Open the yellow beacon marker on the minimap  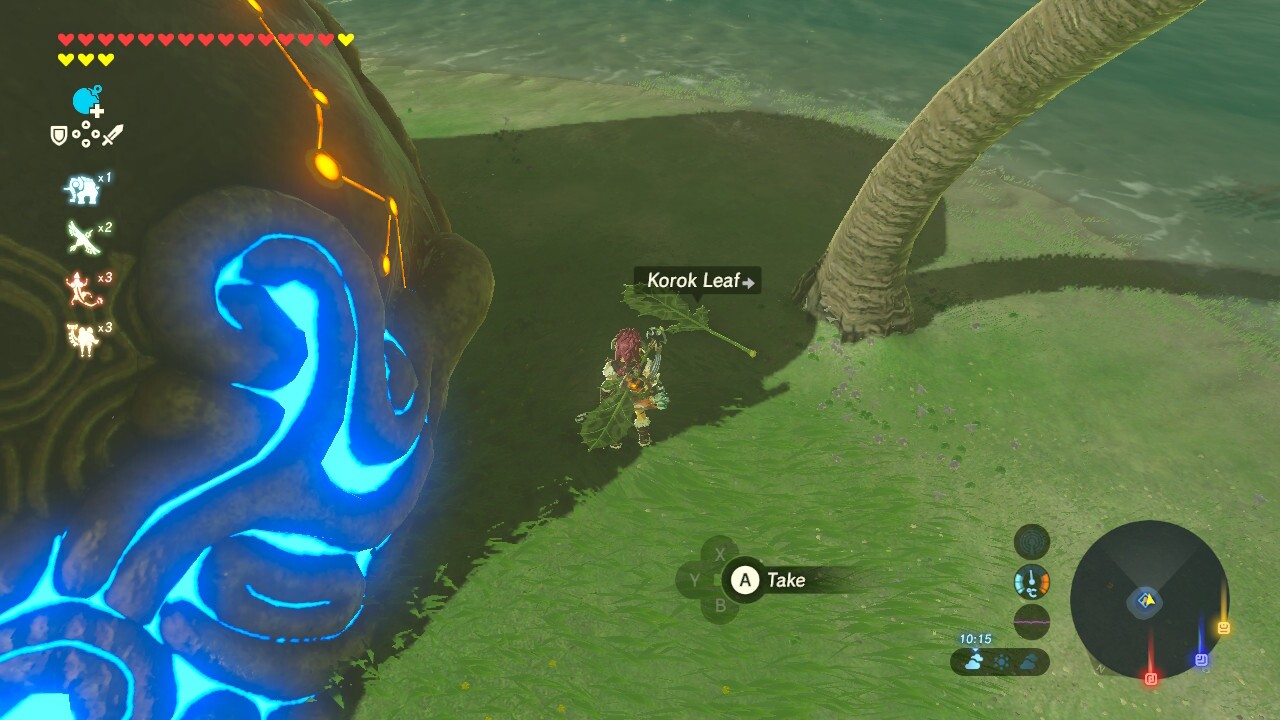[x=1224, y=626]
